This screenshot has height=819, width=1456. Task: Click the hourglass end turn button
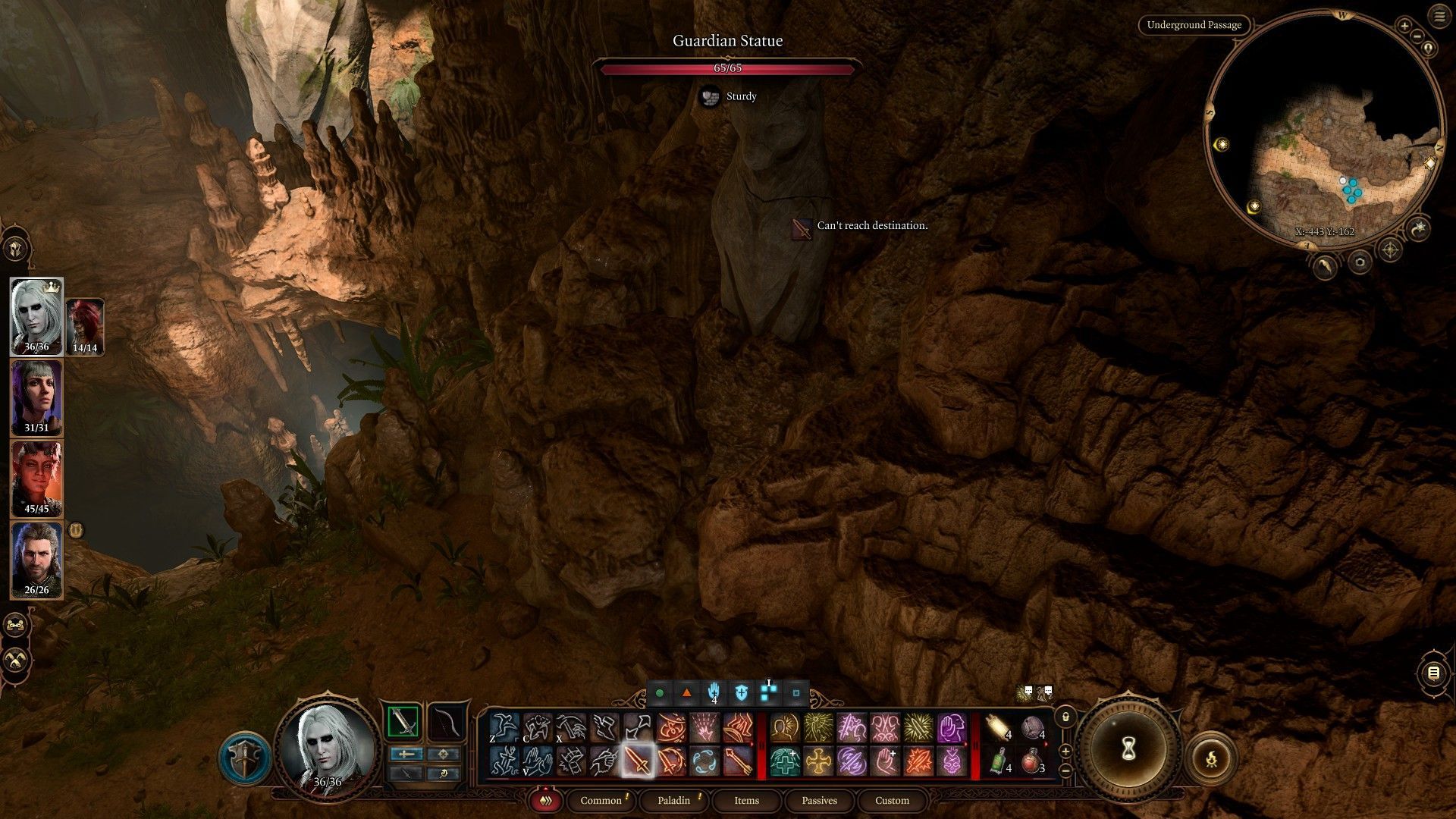(x=1128, y=749)
